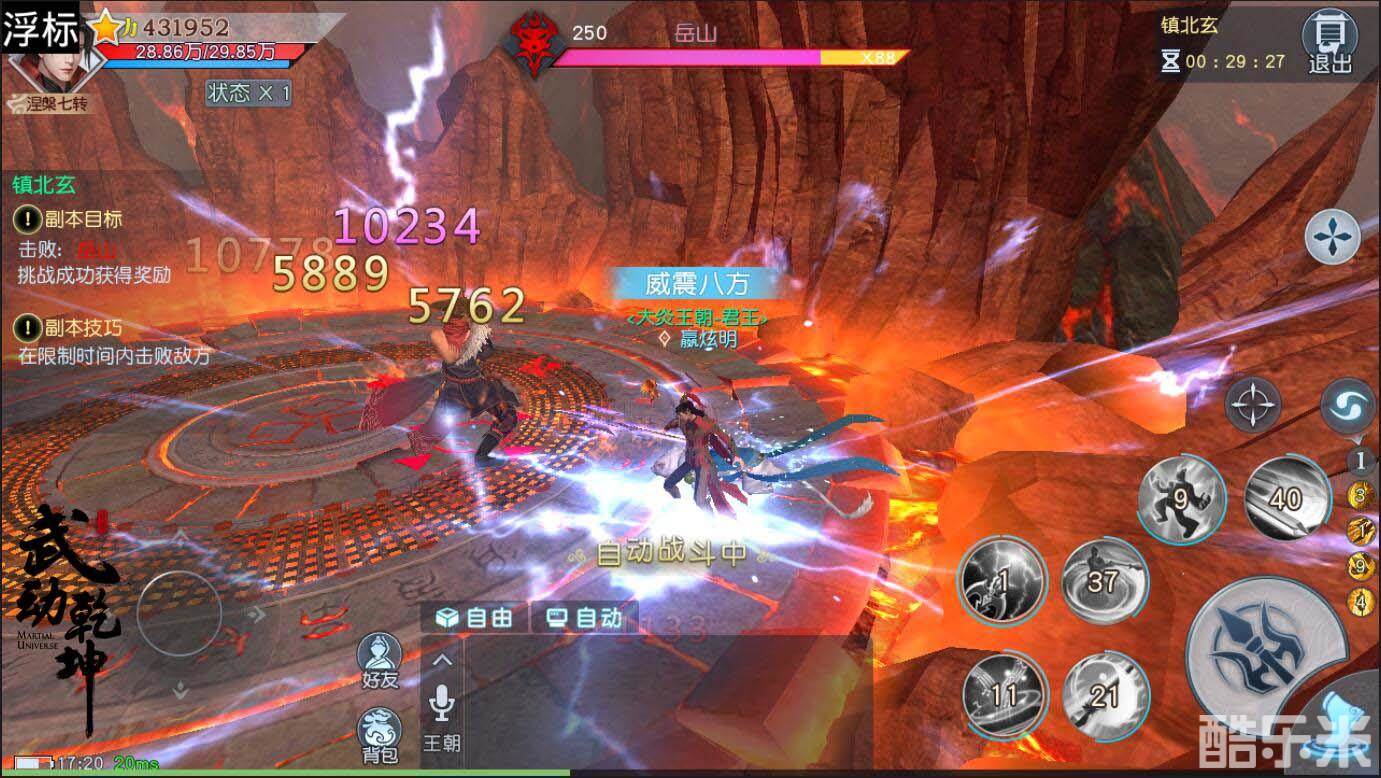The height and width of the screenshot is (778, 1381).
Task: Exit the dungeon with 退出 button
Action: click(x=1329, y=42)
